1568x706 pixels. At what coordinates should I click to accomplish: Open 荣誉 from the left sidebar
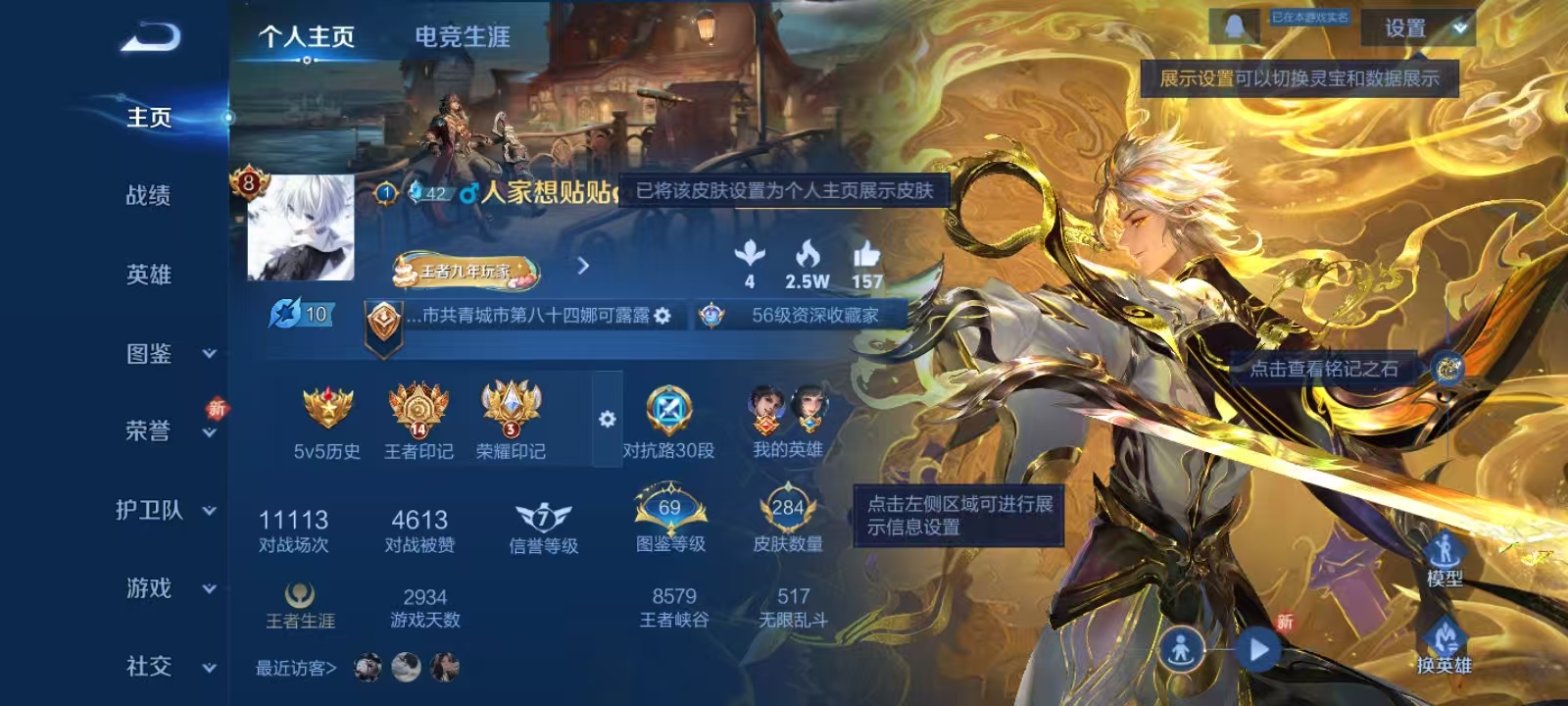click(147, 431)
